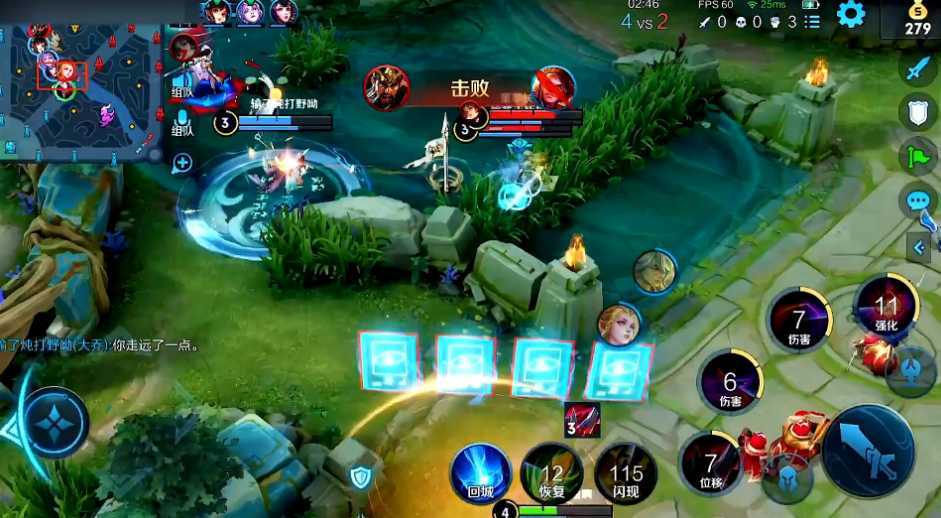
Task: Activate the 回城 recall ability
Action: coord(481,470)
